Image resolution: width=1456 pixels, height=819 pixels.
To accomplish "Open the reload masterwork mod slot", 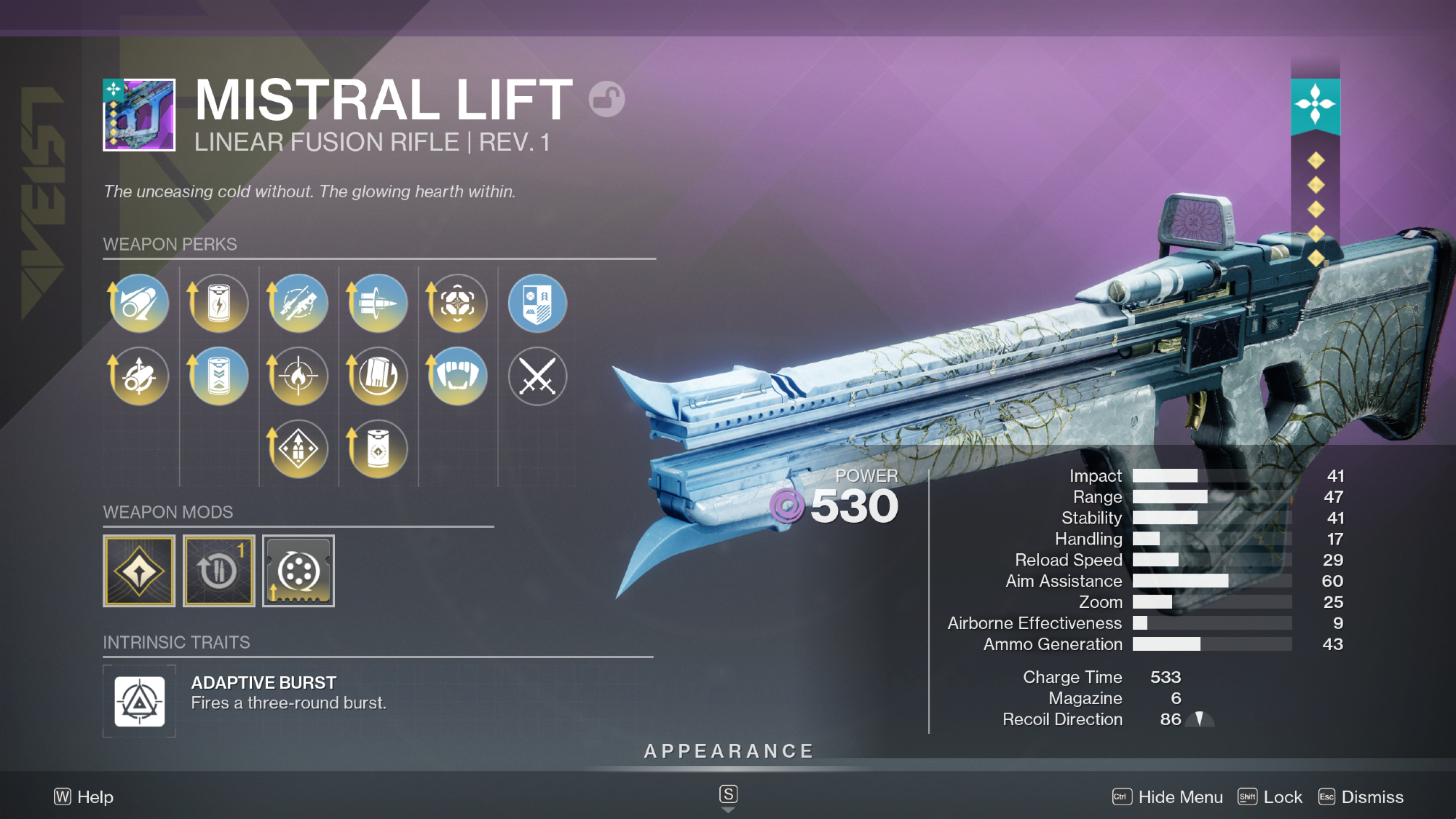I will click(x=218, y=571).
